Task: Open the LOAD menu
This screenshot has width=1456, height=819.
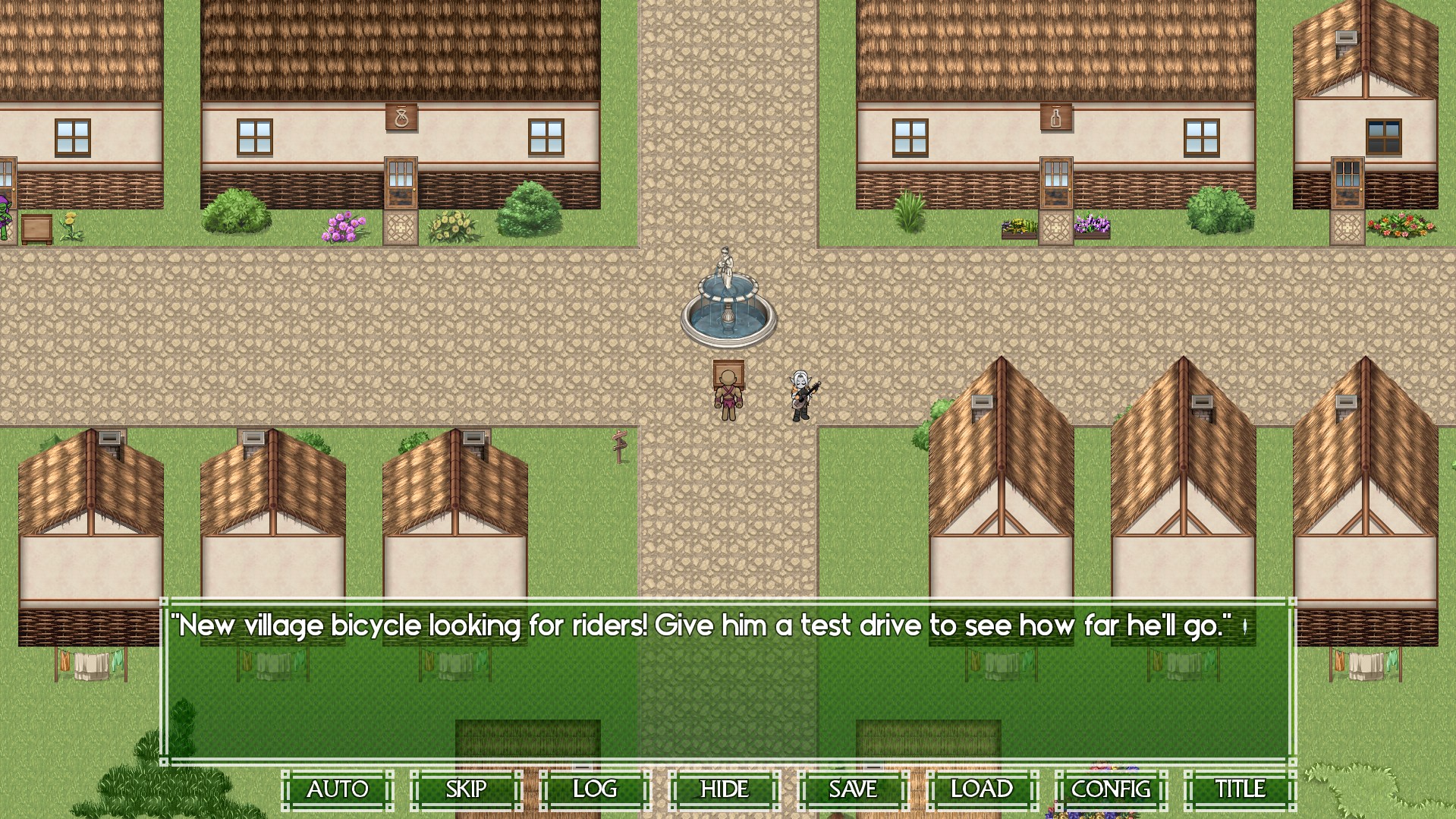Action: pyautogui.click(x=983, y=790)
